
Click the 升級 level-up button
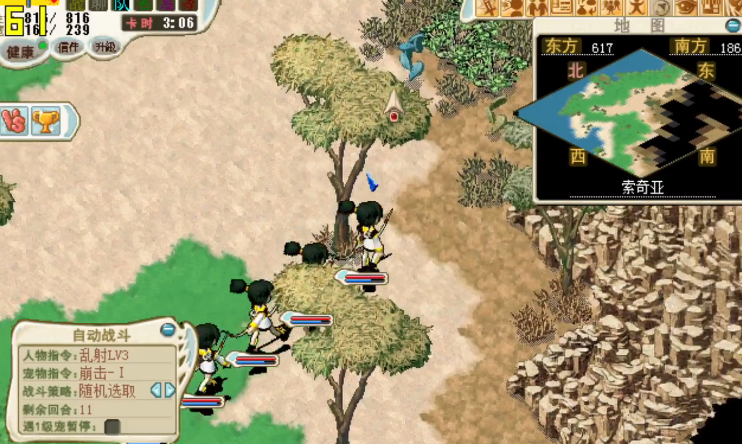pyautogui.click(x=104, y=46)
